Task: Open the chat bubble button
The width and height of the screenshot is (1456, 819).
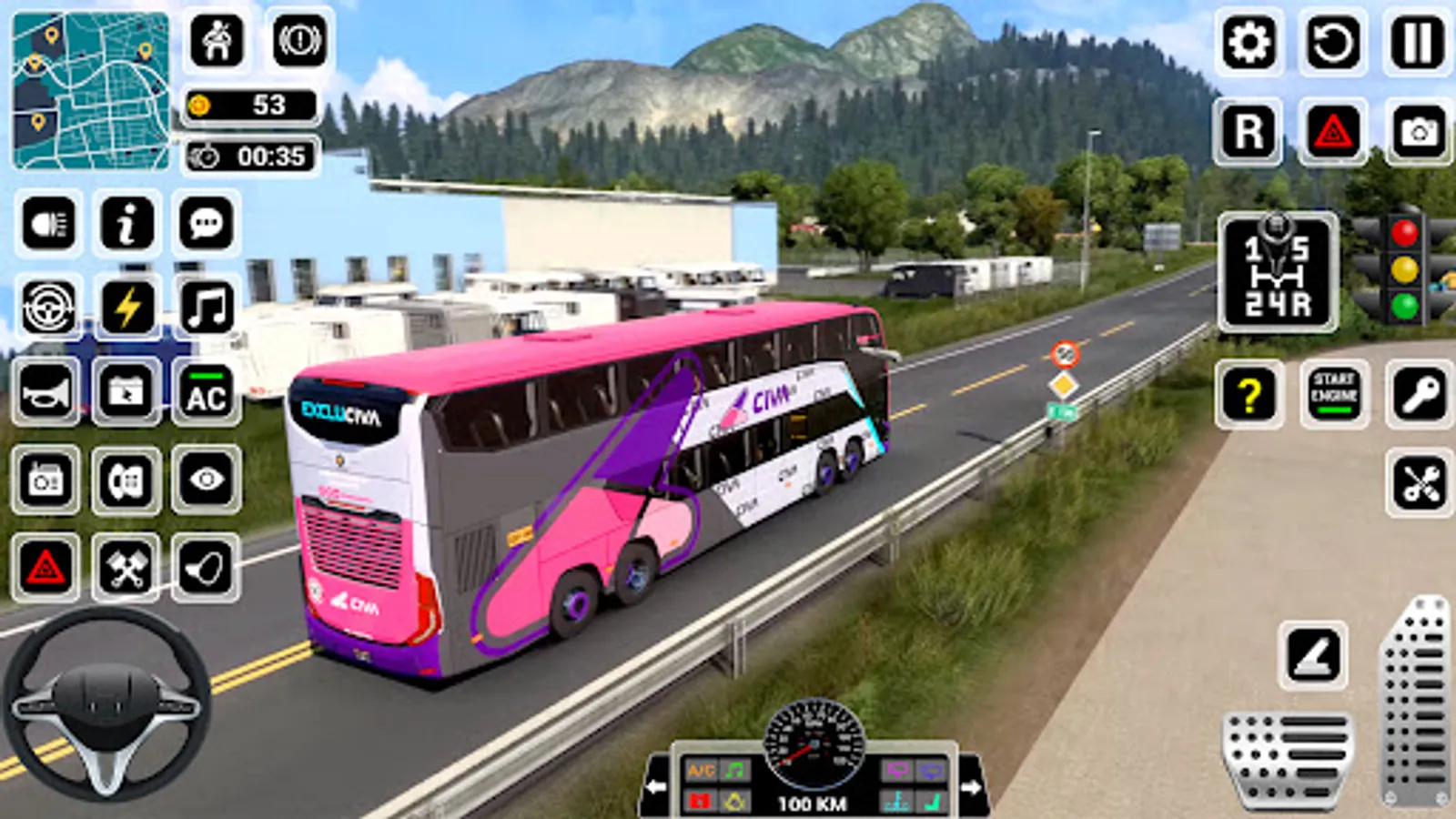Action: tap(207, 223)
